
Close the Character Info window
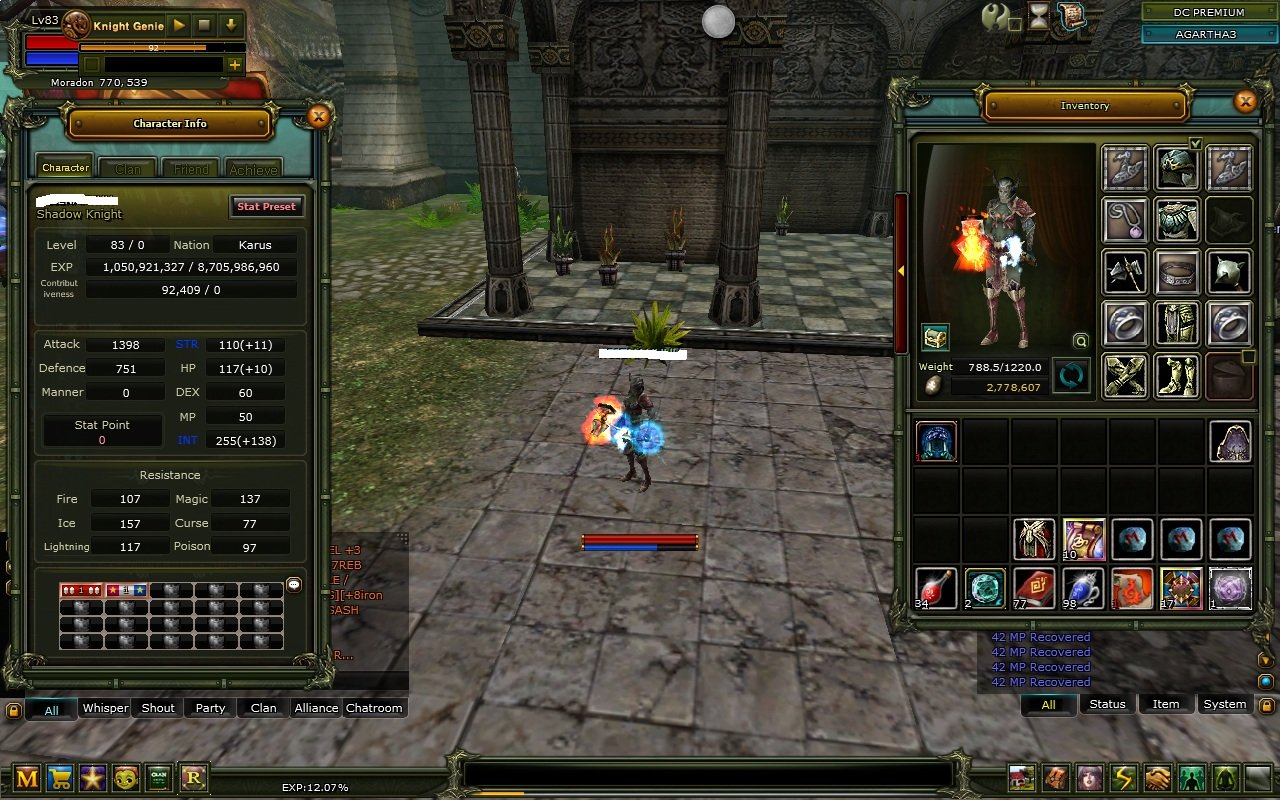319,116
